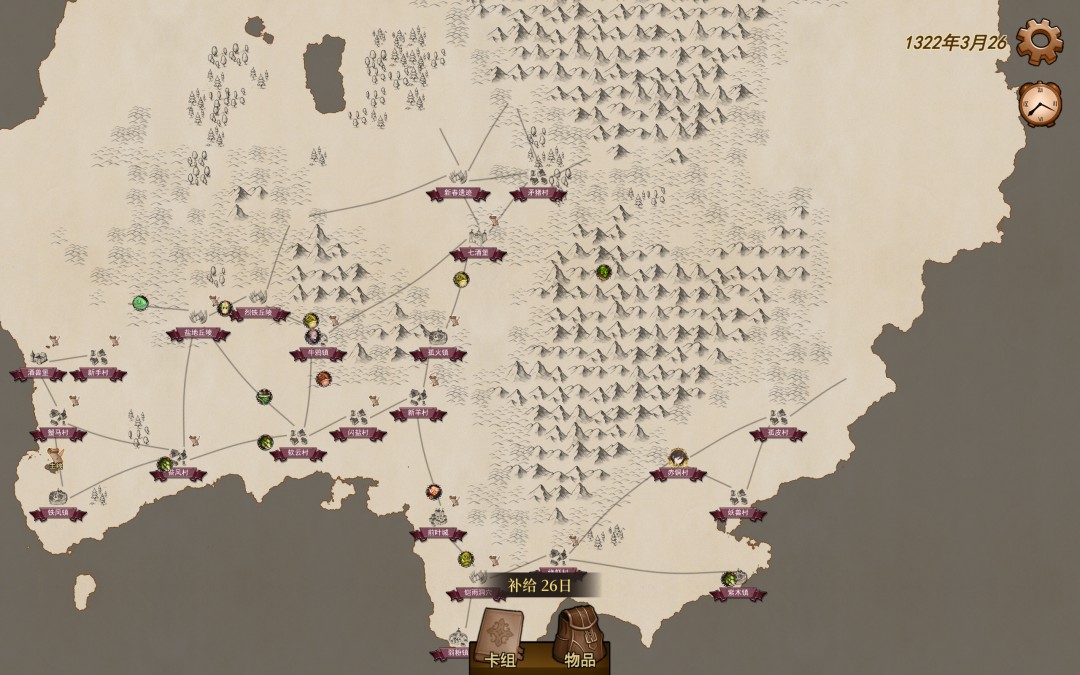The image size is (1080, 675).
Task: Select the 妖囊村 map node
Action: pyautogui.click(x=738, y=513)
